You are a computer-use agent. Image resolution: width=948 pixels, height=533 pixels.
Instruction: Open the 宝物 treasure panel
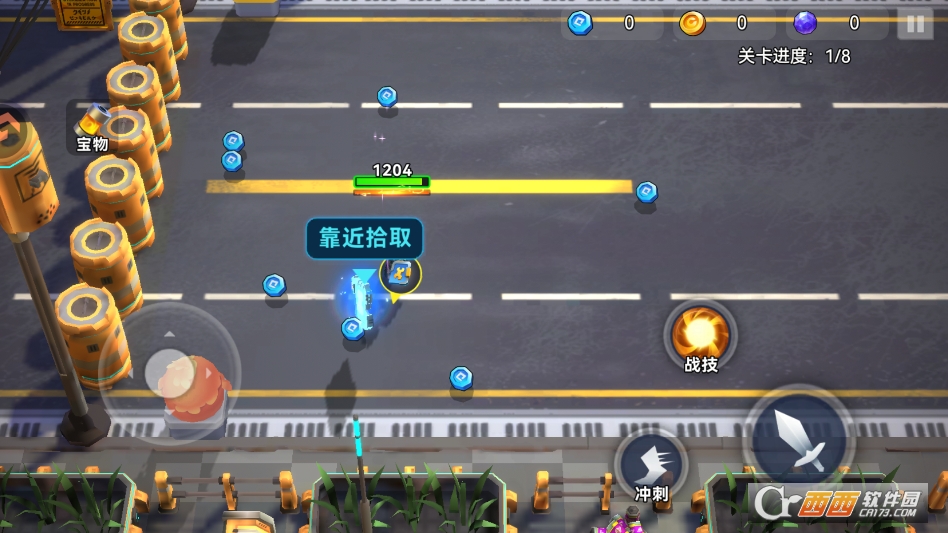coord(92,128)
